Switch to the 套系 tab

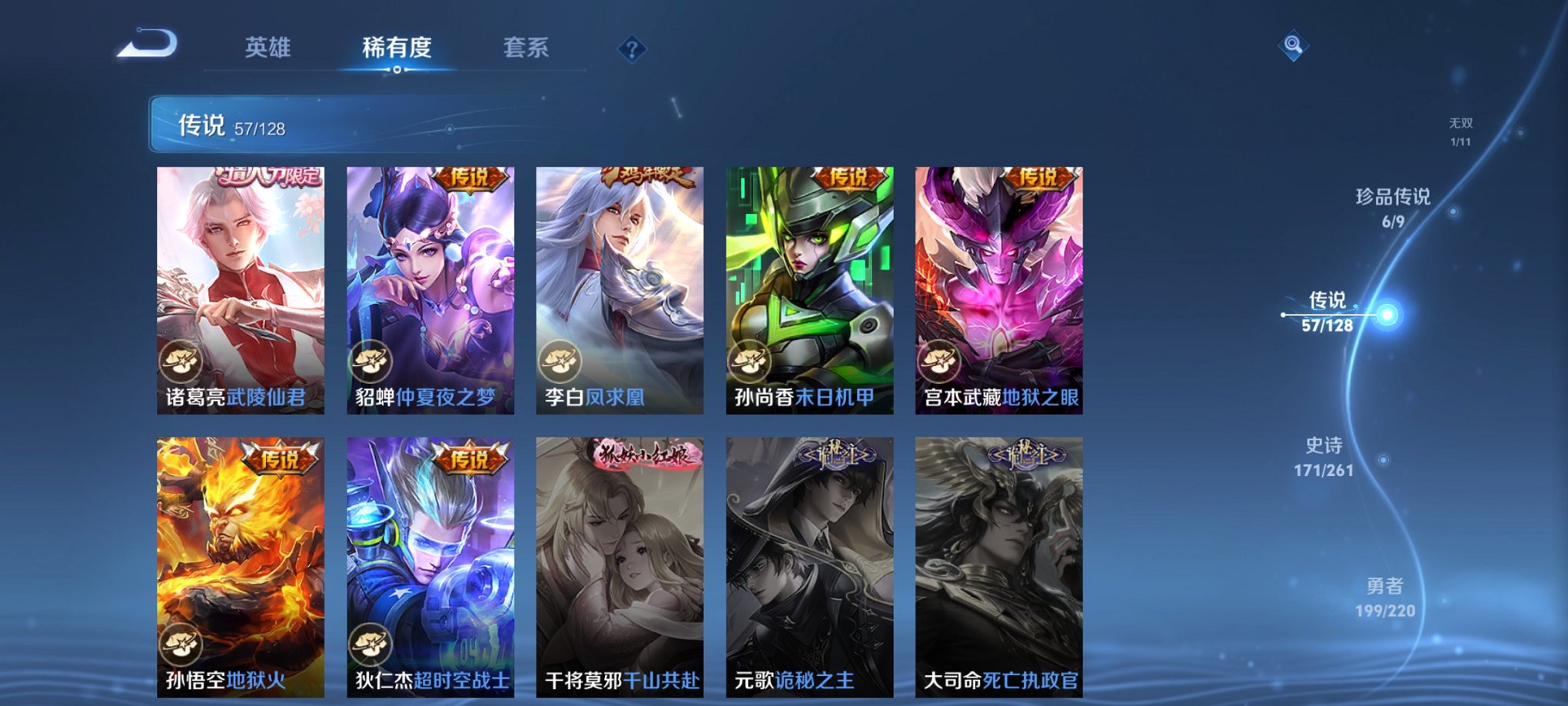coord(526,48)
